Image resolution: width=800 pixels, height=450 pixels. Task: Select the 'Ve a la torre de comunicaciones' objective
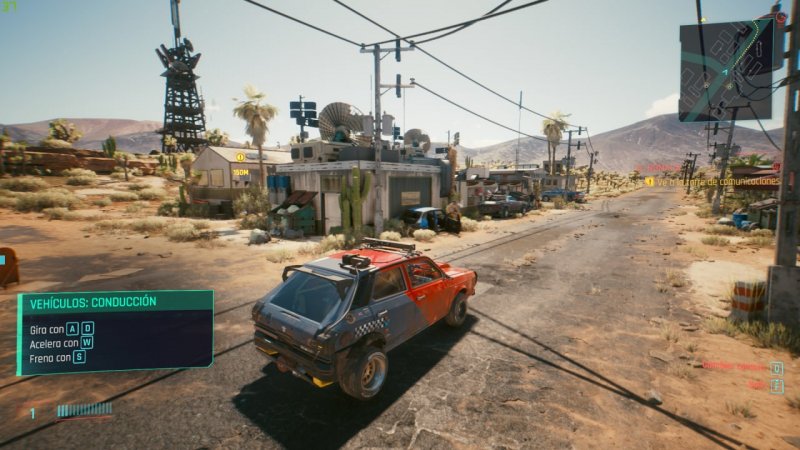click(x=712, y=181)
